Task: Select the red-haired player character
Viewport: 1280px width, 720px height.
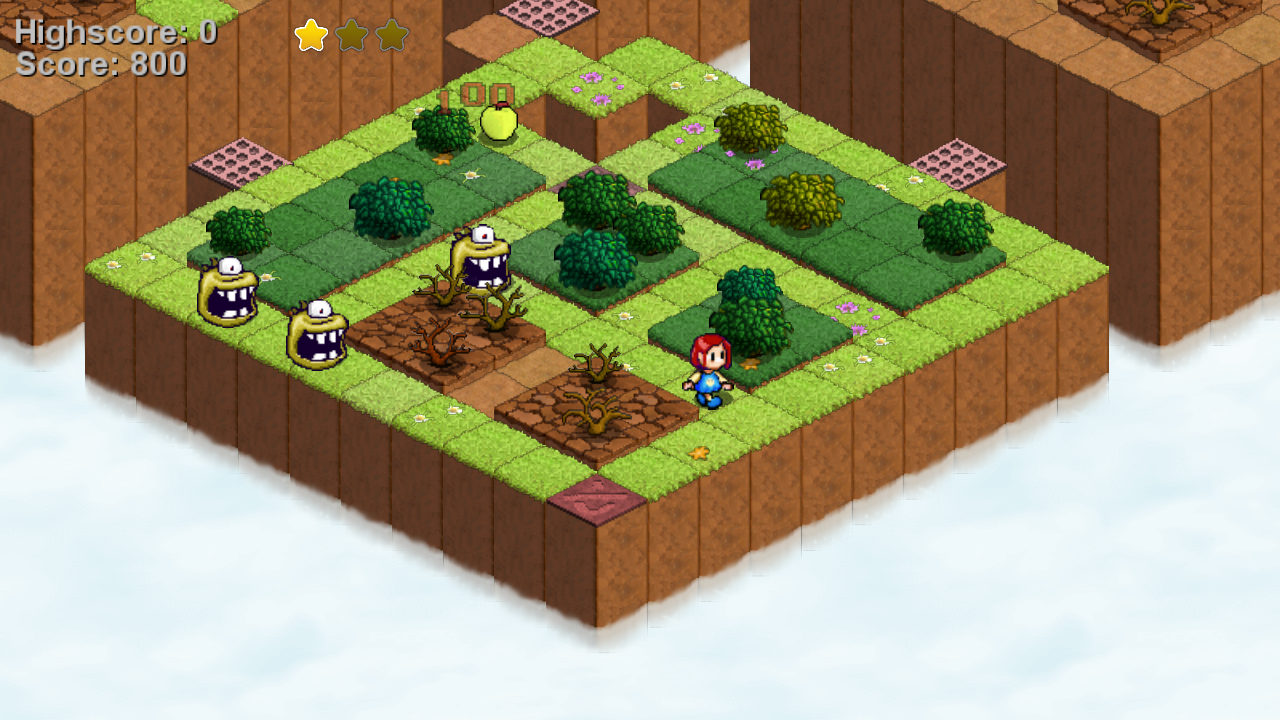Action: (x=712, y=372)
